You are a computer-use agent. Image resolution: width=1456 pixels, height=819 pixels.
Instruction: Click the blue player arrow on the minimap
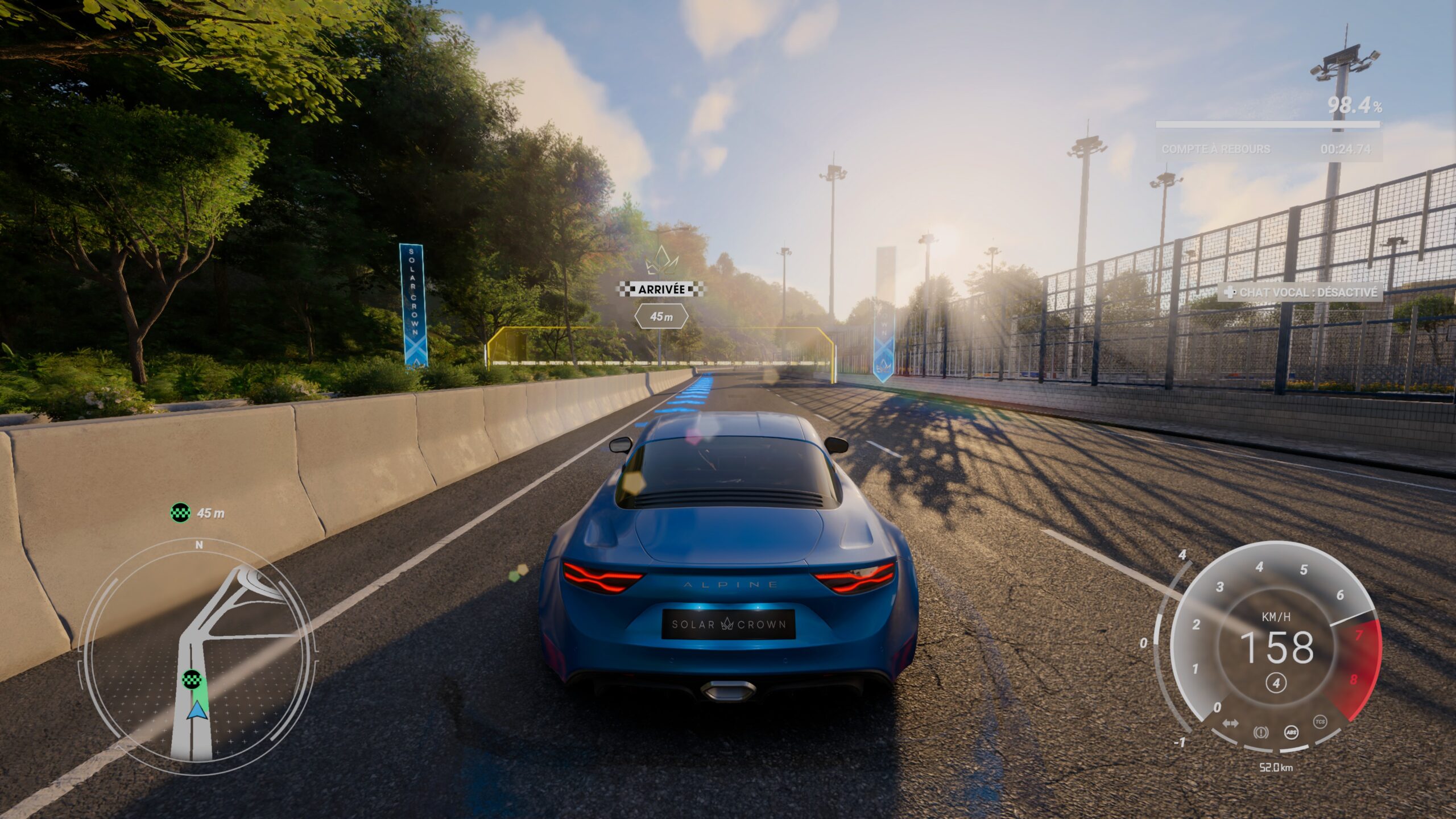[x=197, y=710]
